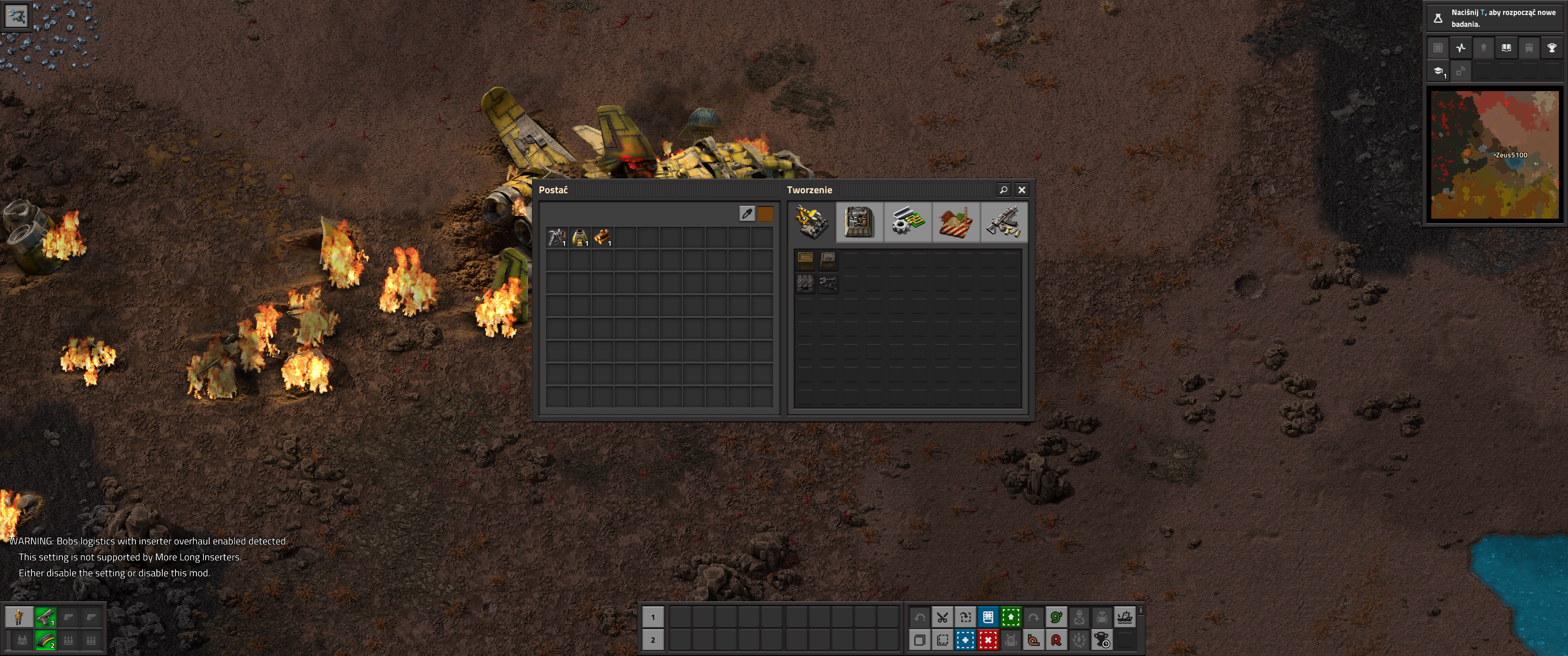Activate the scissors cut tool
This screenshot has height=656, width=1568.
pos(942,618)
